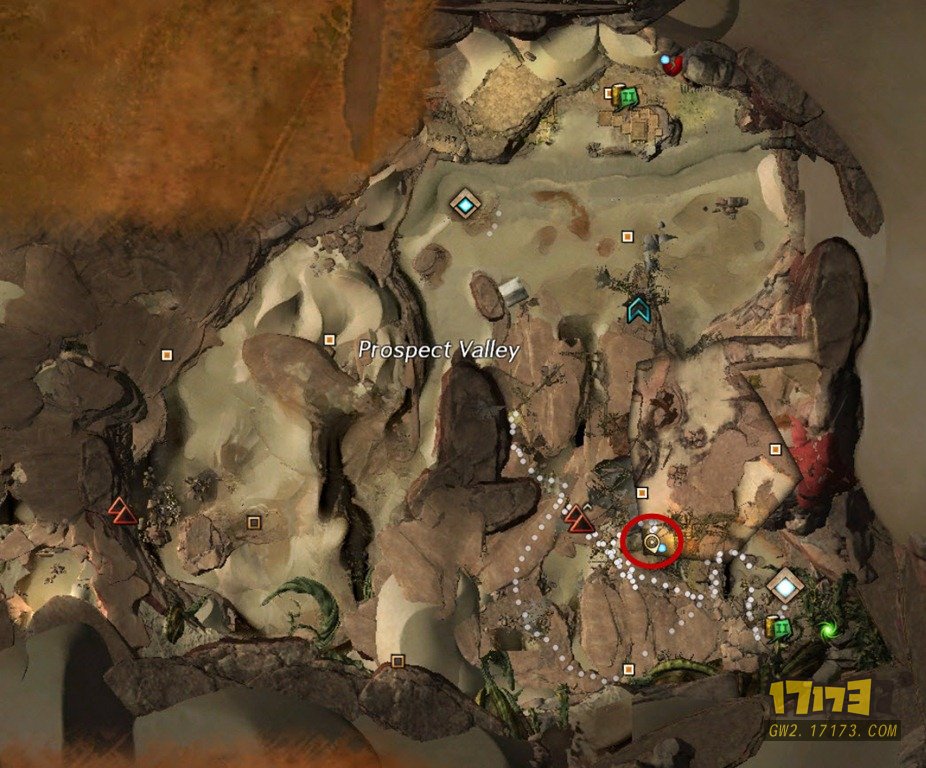Click the green swirl portal marker

point(827,629)
